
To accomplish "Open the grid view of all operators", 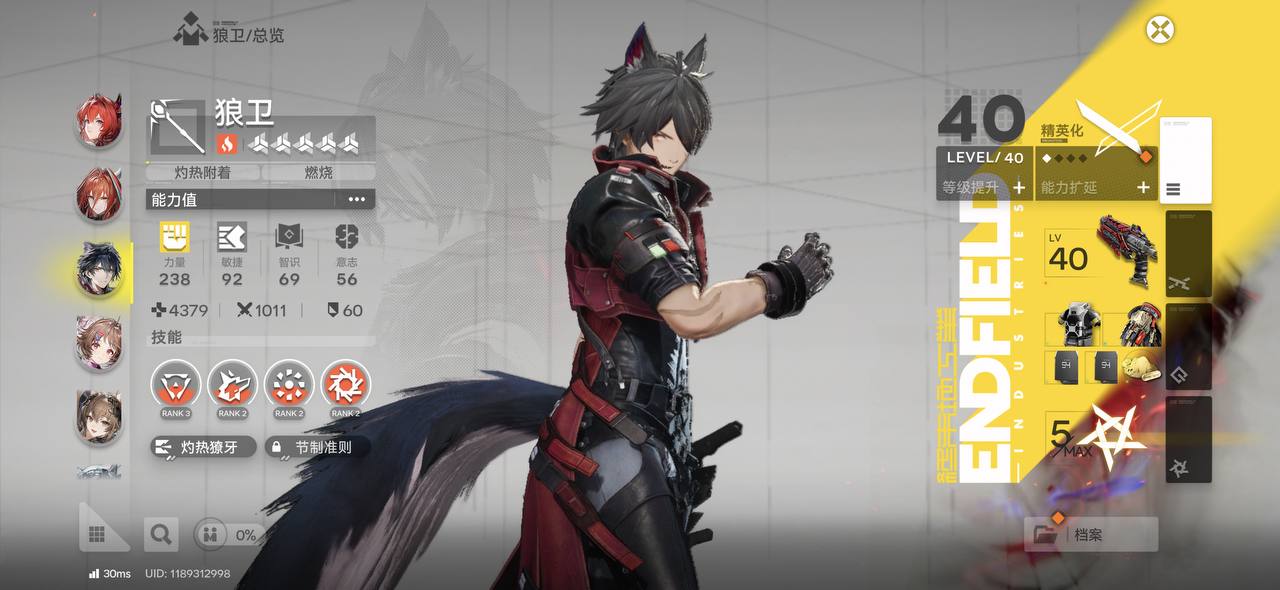I will [x=98, y=535].
